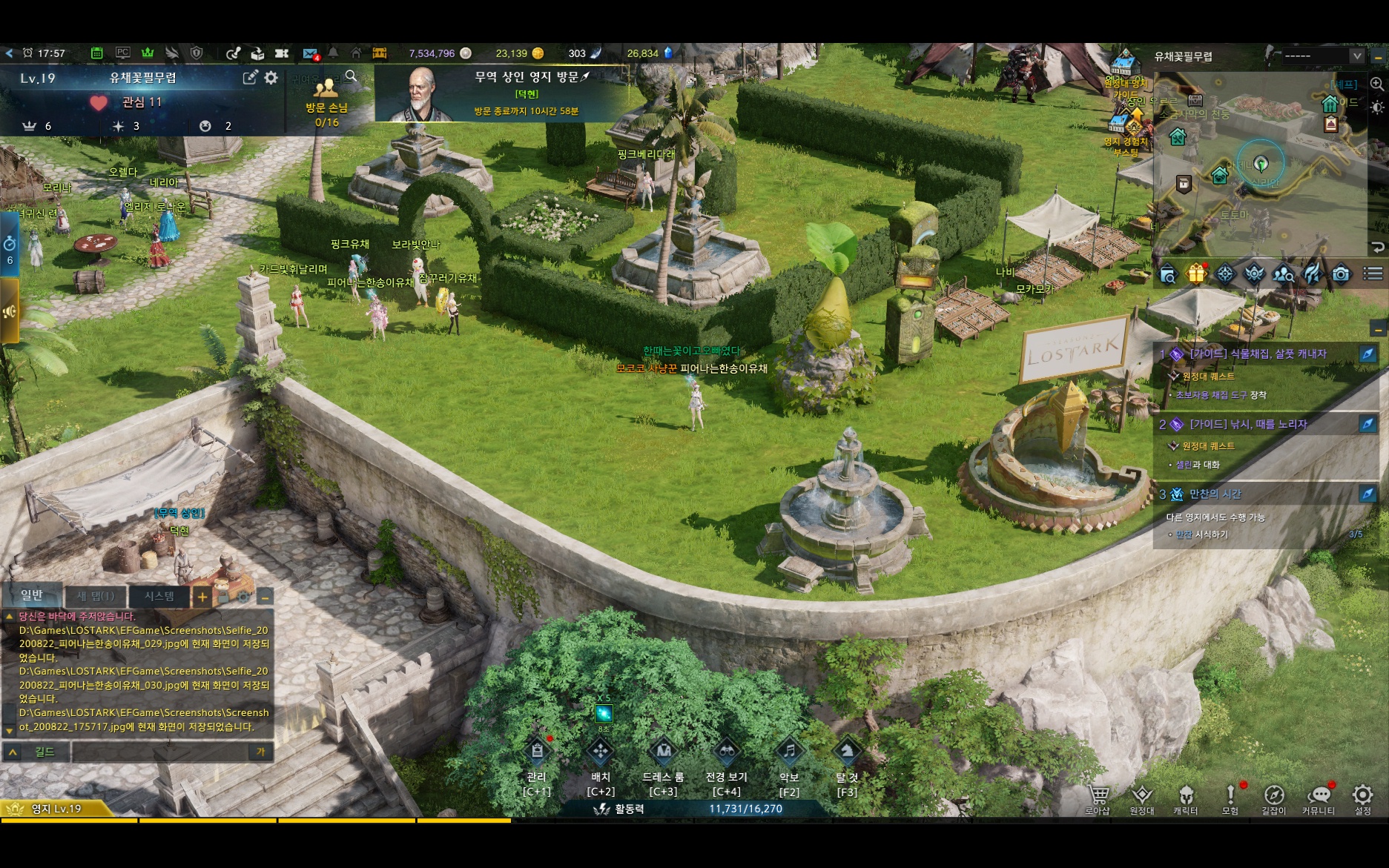Open the calendar icon in the top bar
Image resolution: width=1389 pixels, height=868 pixels.
[96, 53]
